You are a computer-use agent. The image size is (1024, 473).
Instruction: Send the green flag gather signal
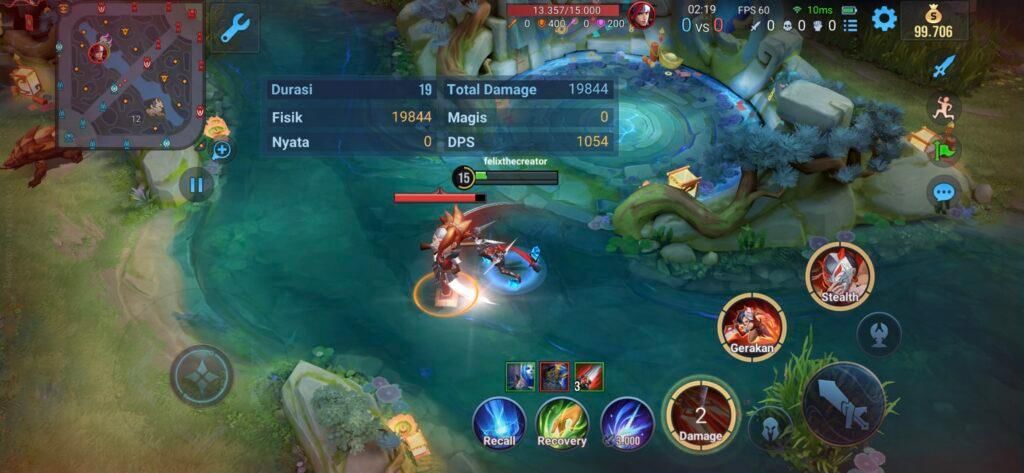943,149
